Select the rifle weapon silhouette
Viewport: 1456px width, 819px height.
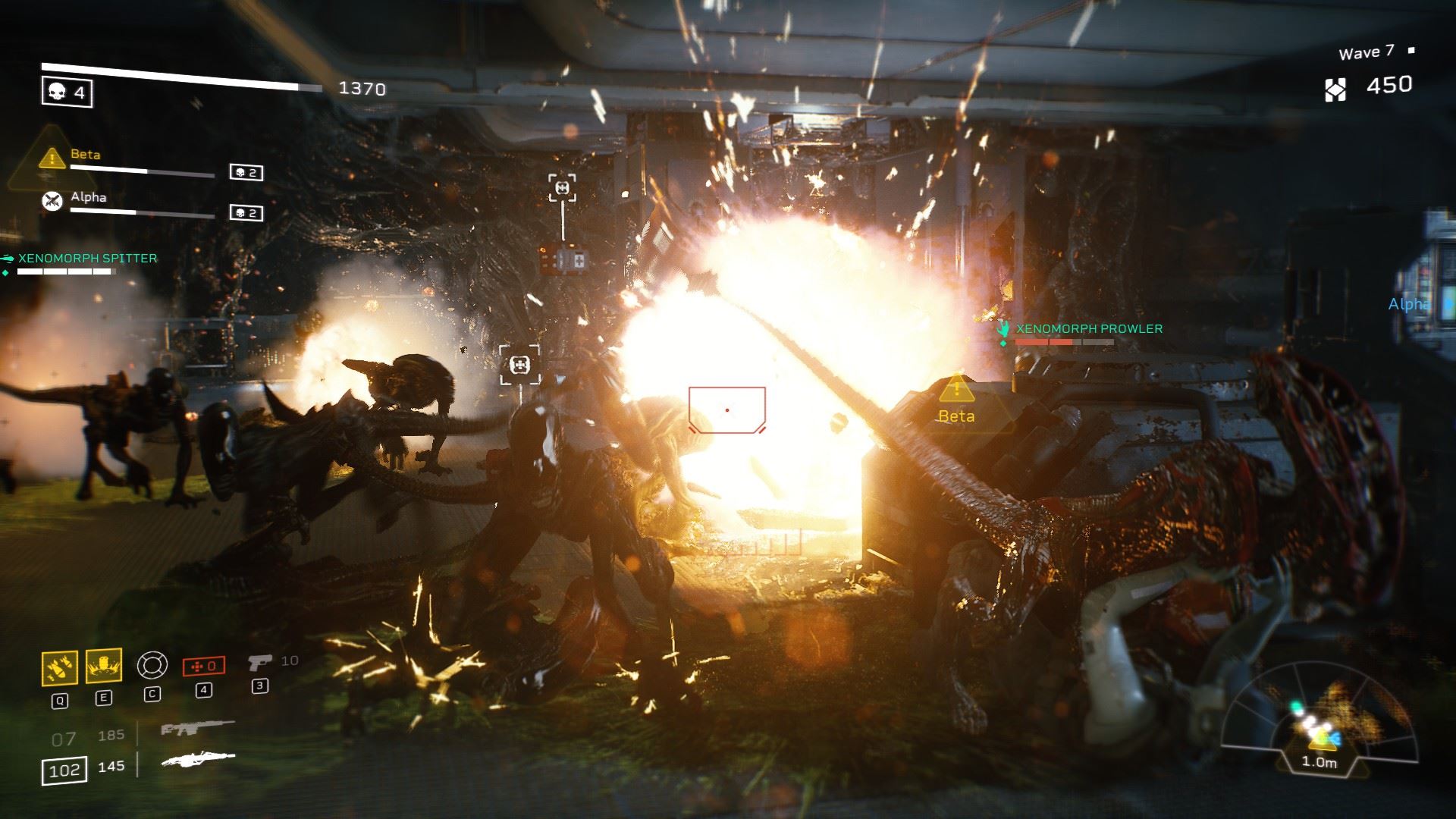197,730
